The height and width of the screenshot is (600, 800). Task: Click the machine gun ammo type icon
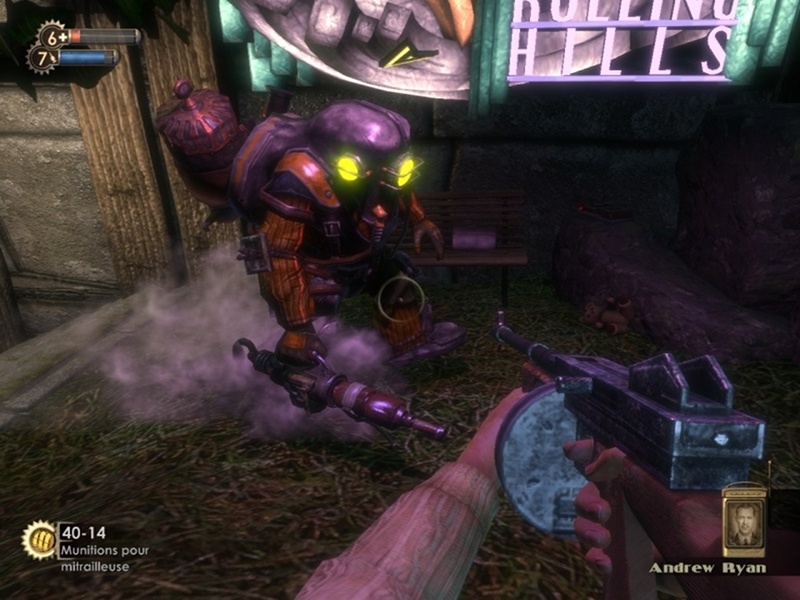point(39,540)
